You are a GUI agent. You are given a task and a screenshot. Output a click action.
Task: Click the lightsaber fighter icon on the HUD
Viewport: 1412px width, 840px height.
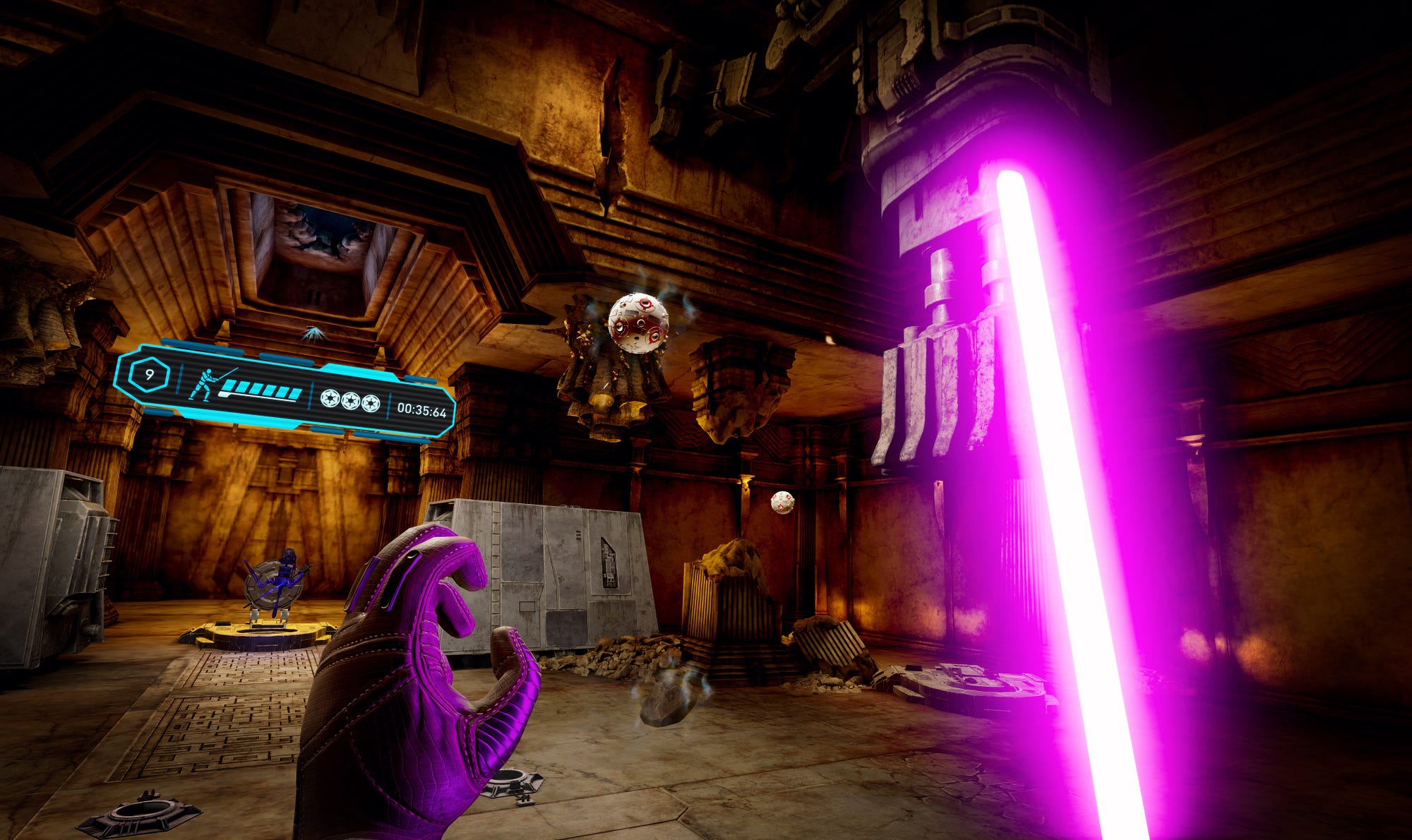coord(207,383)
